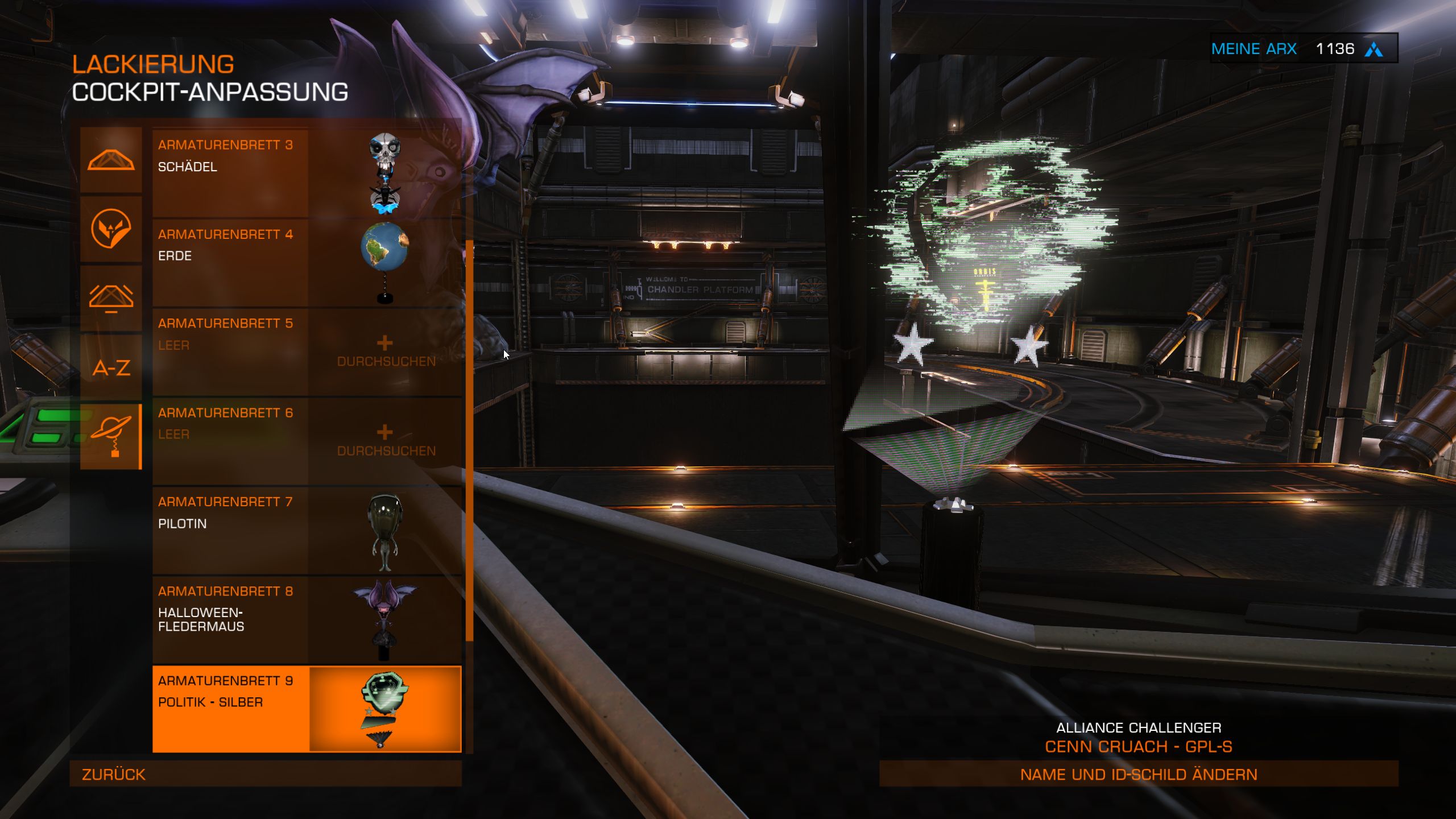Switch to the circular emblem decal tab

111,229
